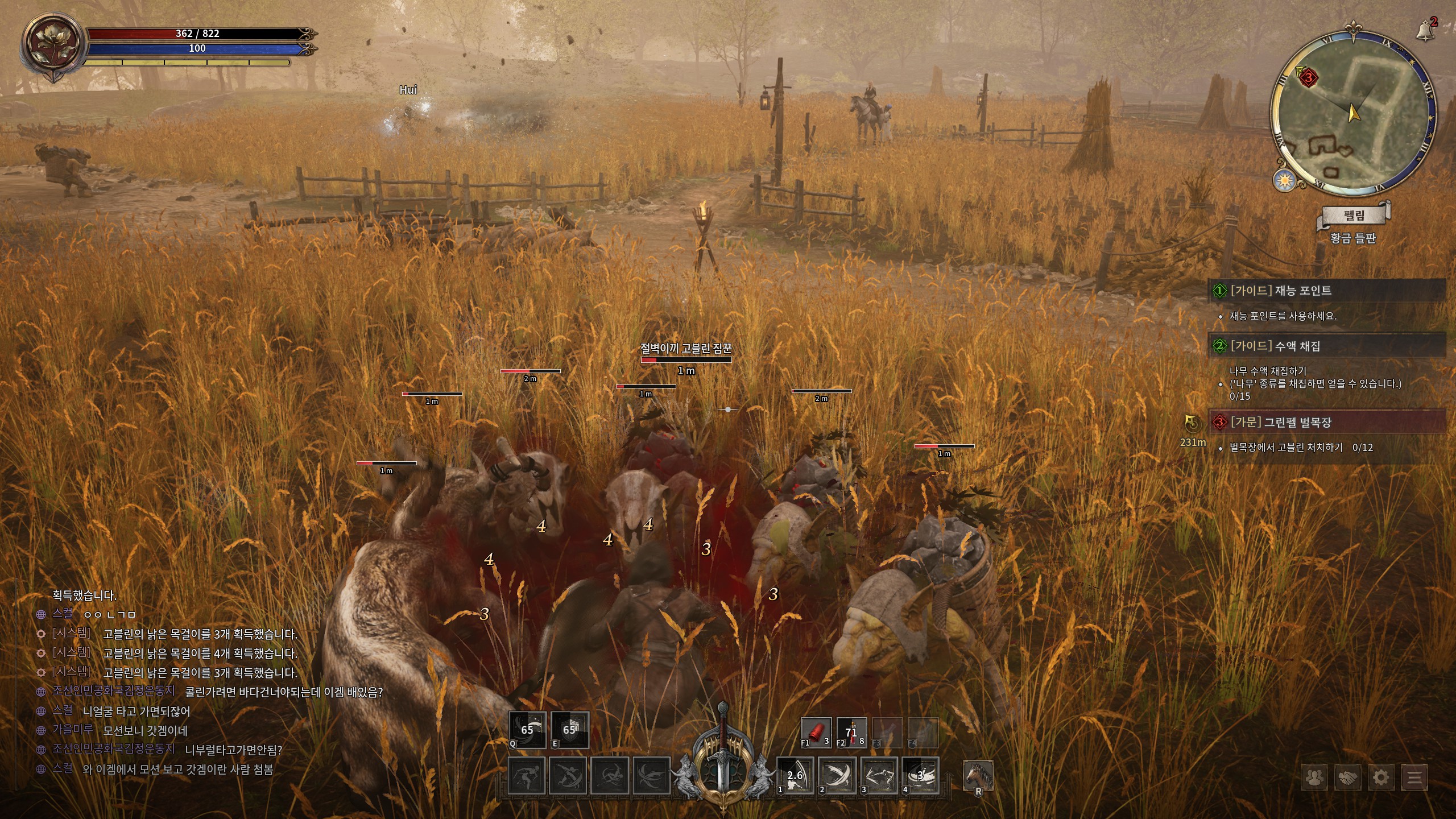1456x819 pixels.
Task: Use the shield skill on cooldown
Action: 570,730
